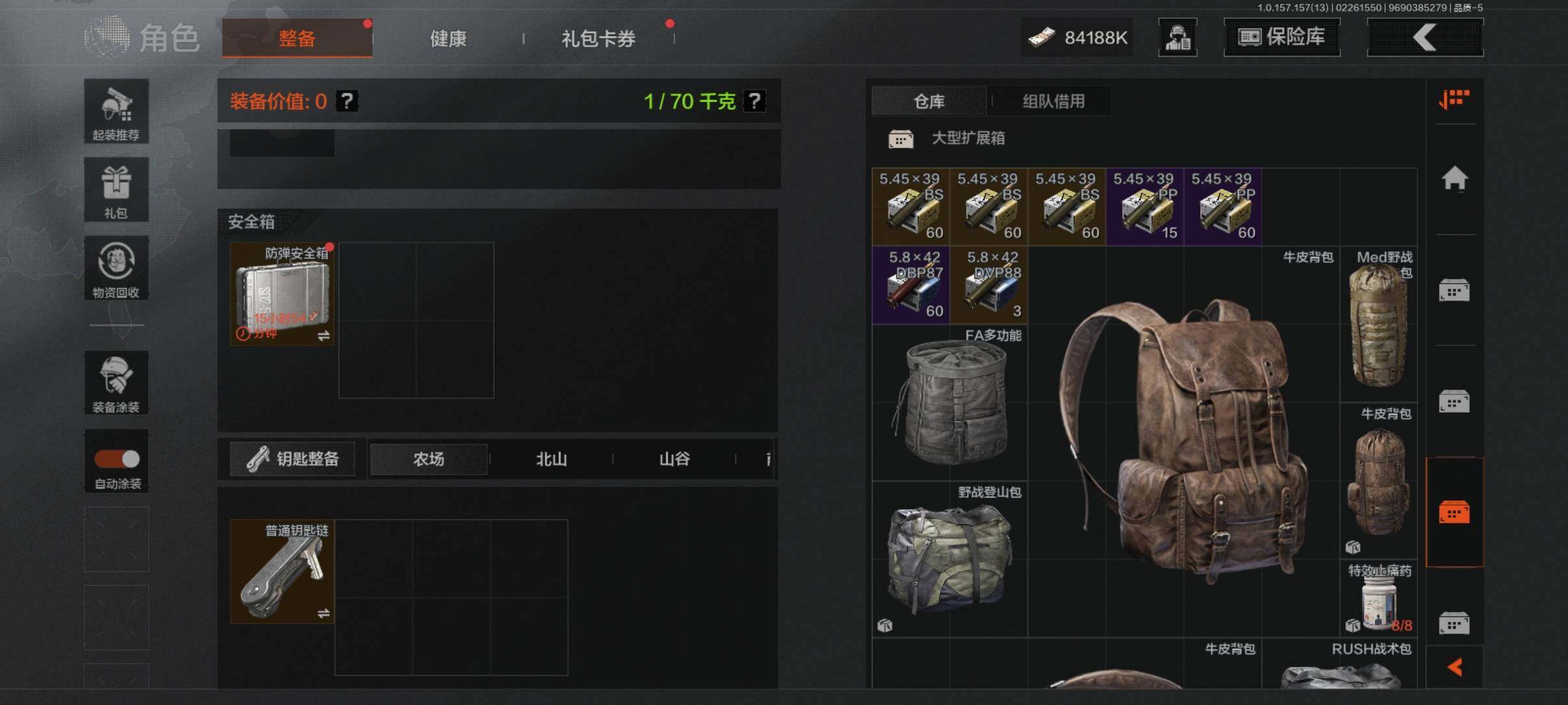Open the 保险库 vault

coord(1281,37)
